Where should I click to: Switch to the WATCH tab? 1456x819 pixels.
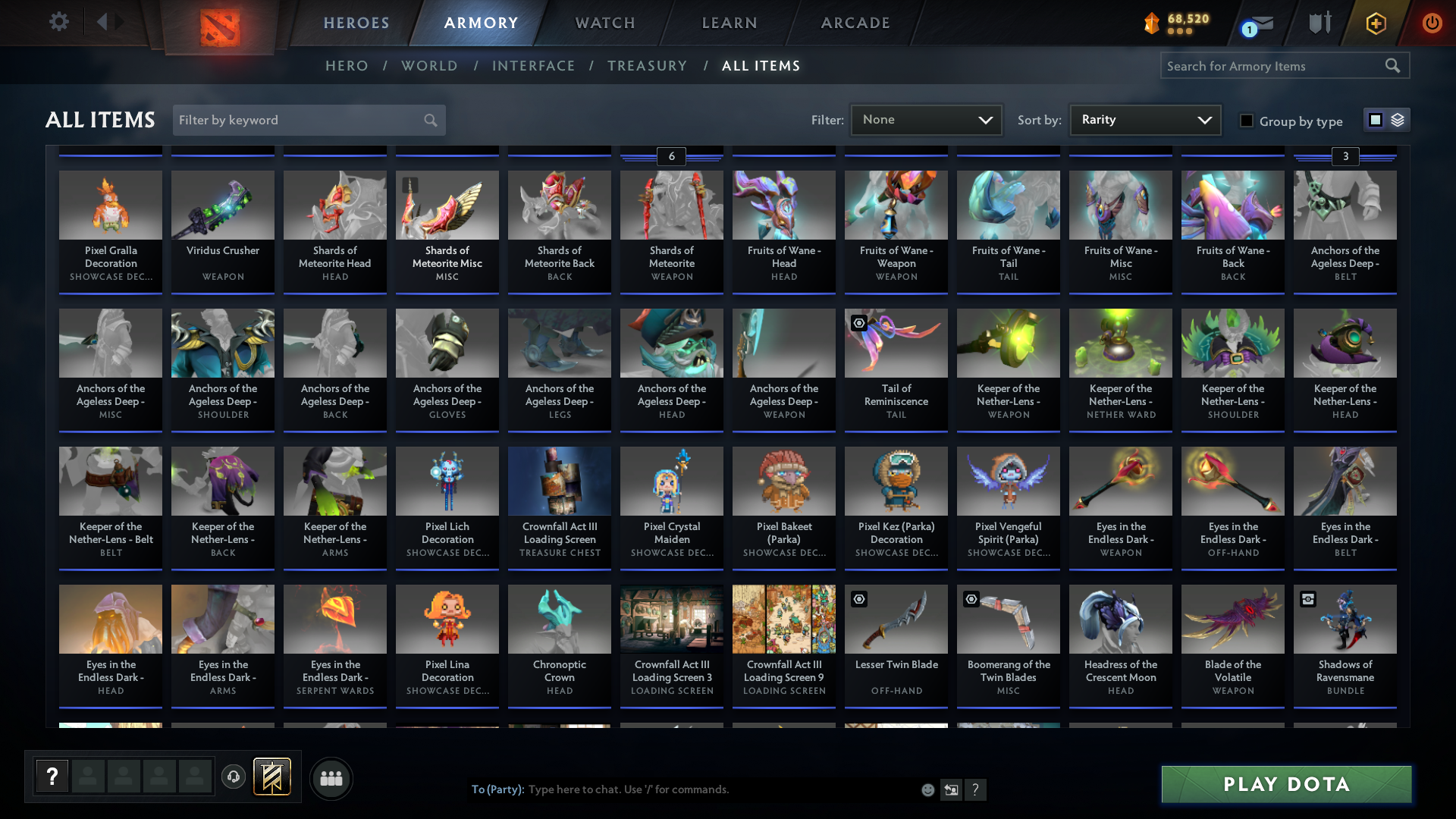coord(604,23)
